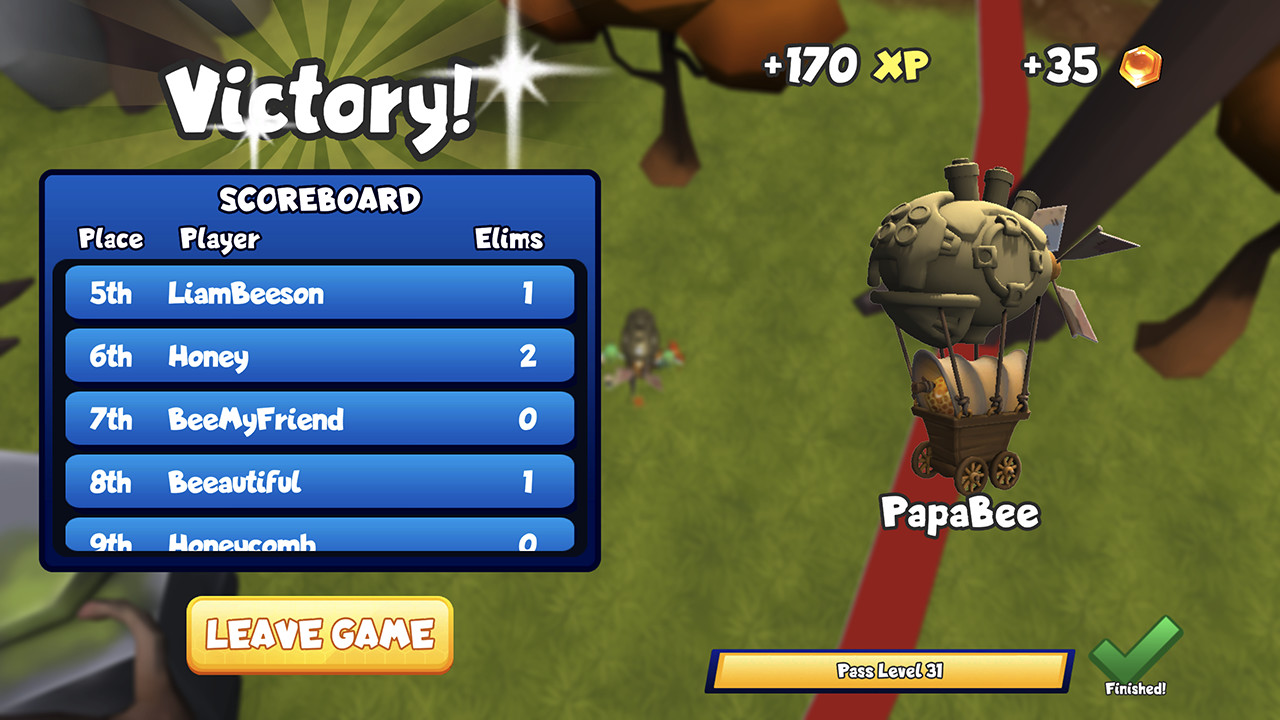Click the Elims column header

509,240
